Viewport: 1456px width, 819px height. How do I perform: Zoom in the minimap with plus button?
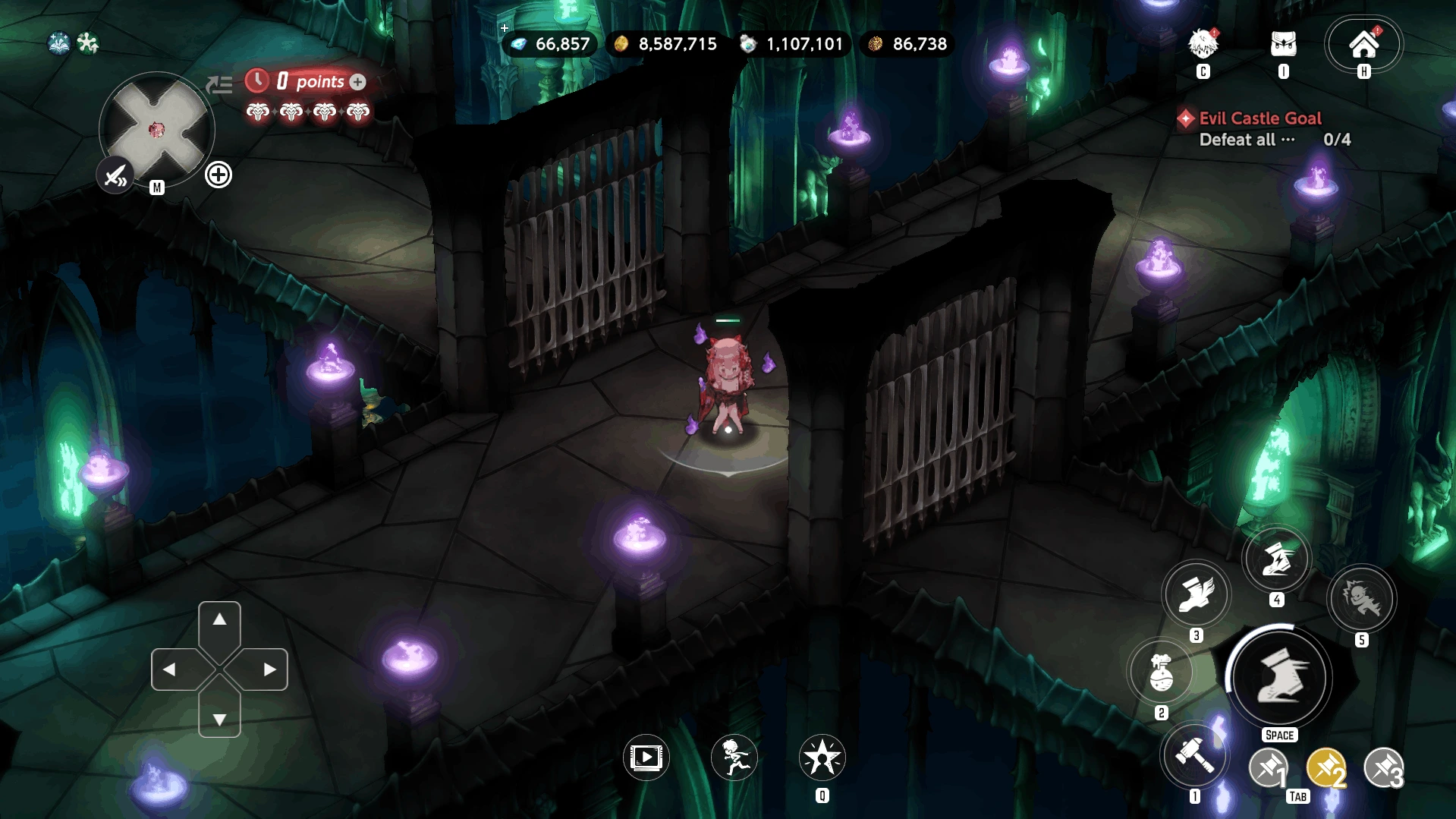[219, 175]
